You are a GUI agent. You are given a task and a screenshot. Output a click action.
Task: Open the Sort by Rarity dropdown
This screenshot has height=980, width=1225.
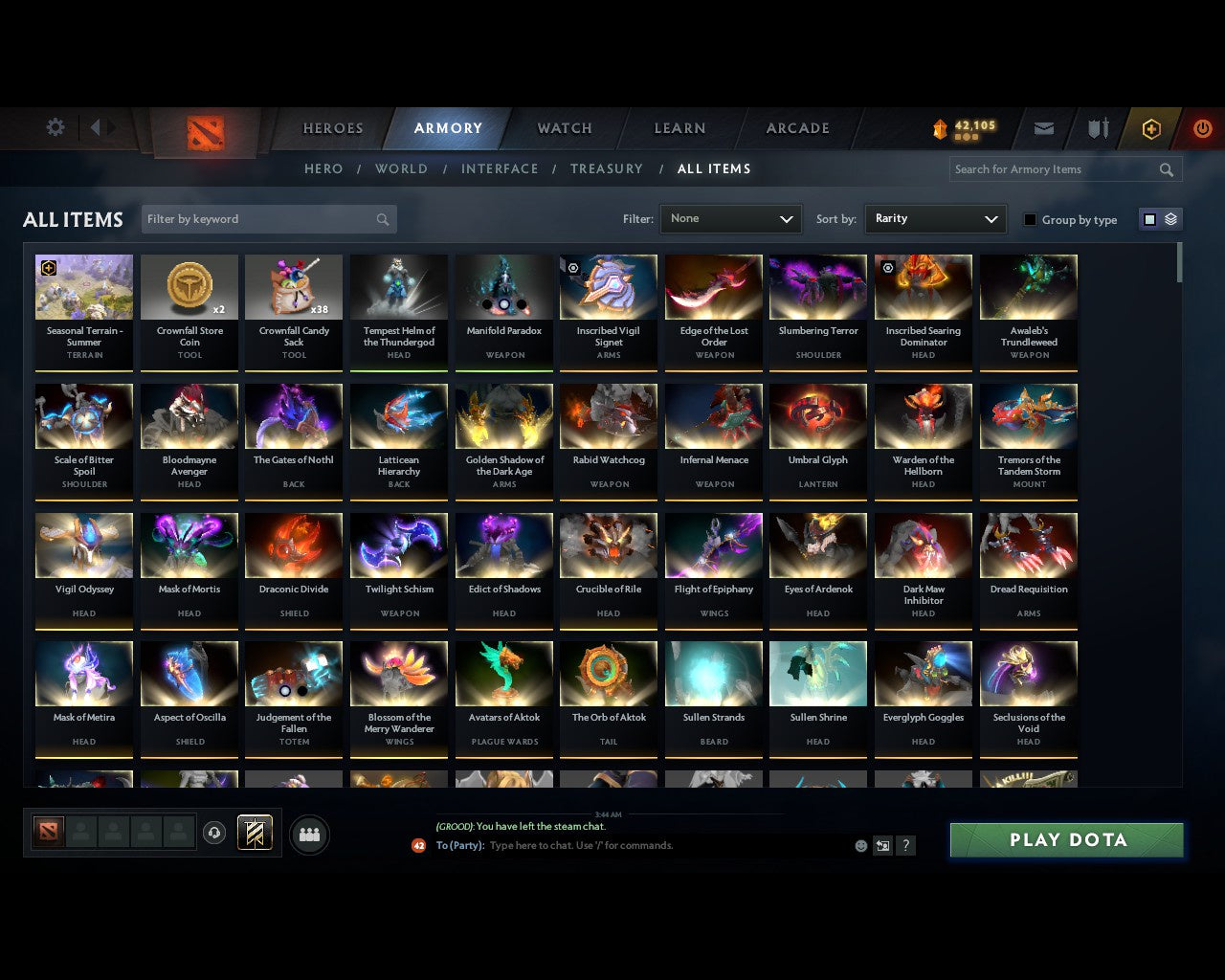935,218
